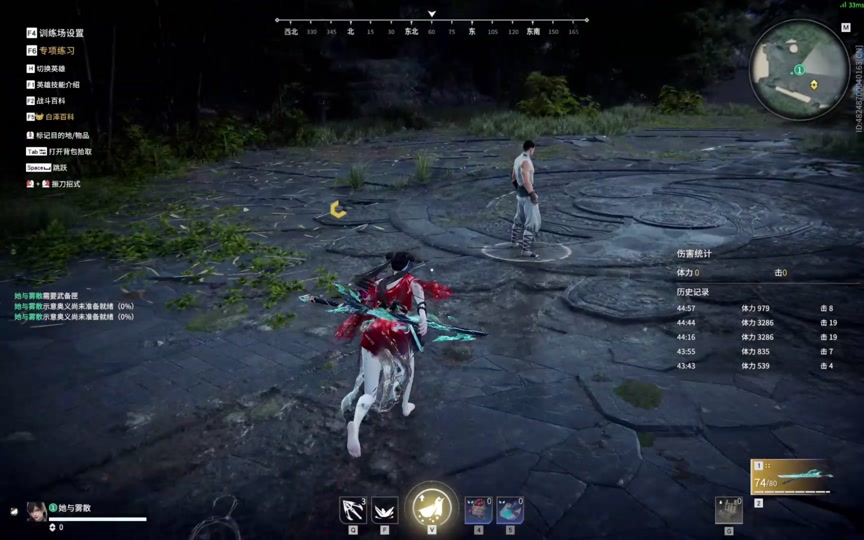Viewport: 864px width, 540px height.
Task: Use the teal armor powder item slot
Action: pyautogui.click(x=510, y=510)
